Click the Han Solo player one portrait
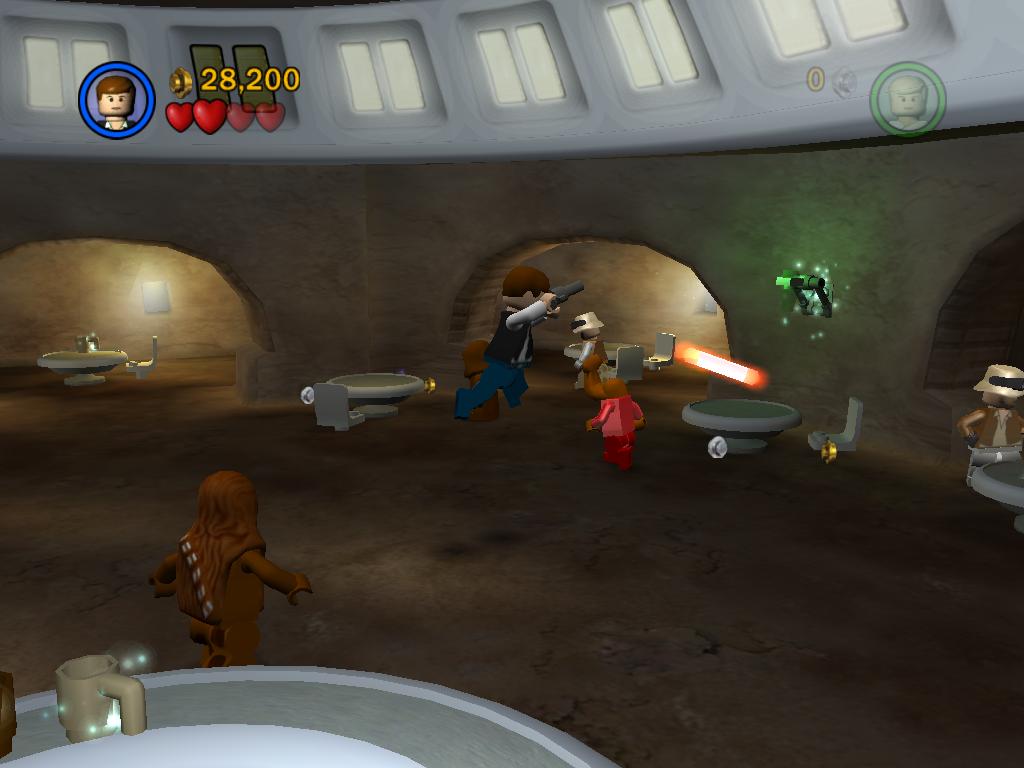 [x=116, y=100]
